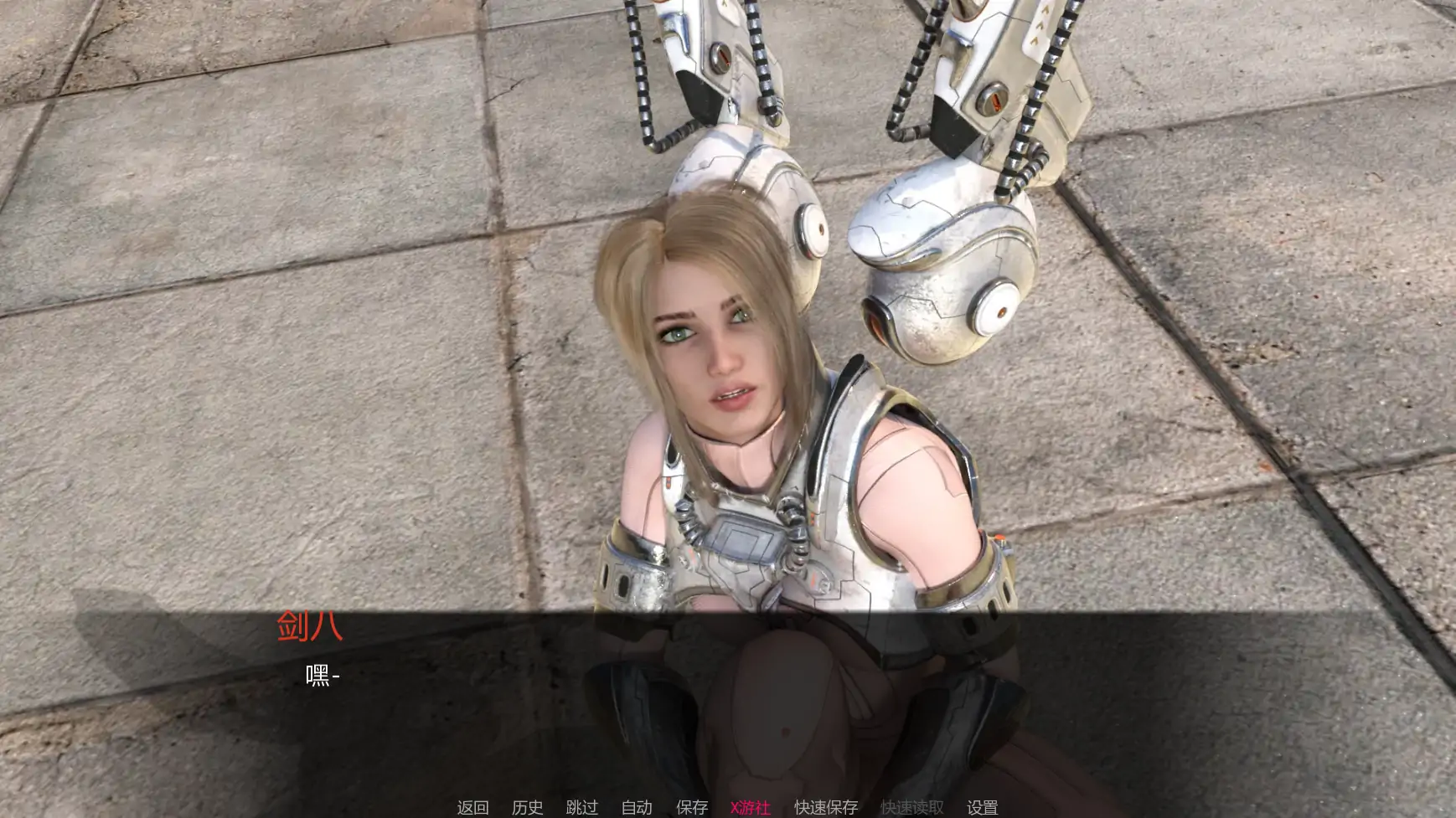The height and width of the screenshot is (818, 1456).
Task: Open the 保存 save menu
Action: pyautogui.click(x=691, y=807)
